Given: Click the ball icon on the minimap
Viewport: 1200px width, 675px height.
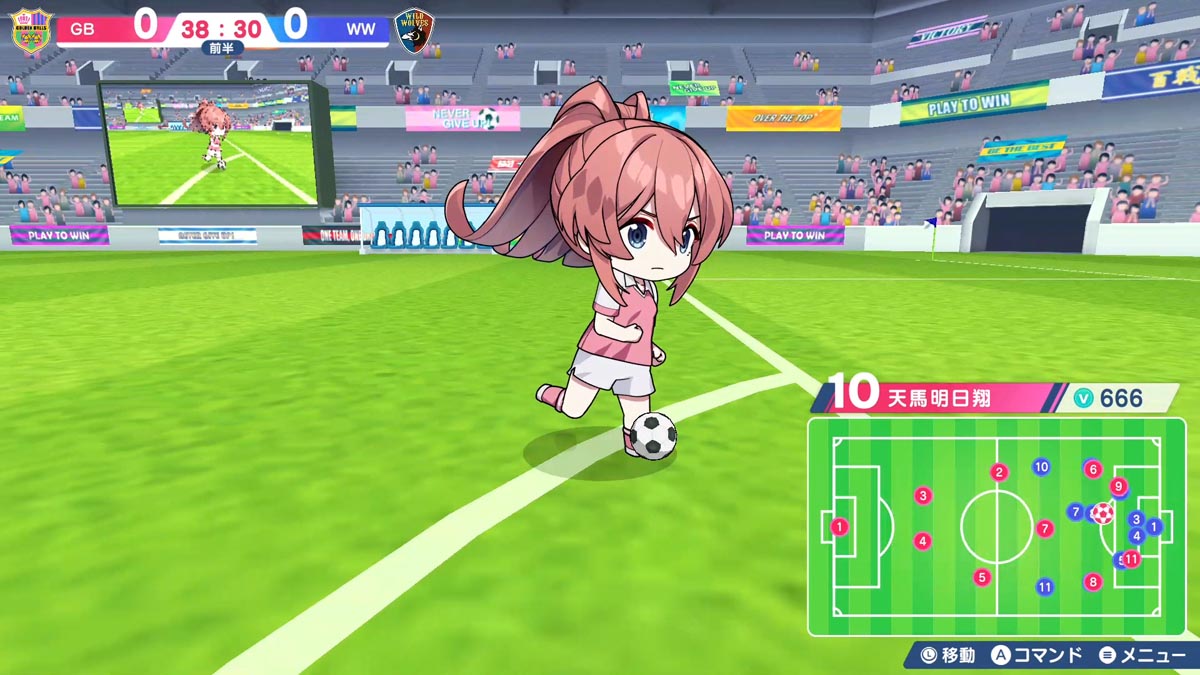Looking at the screenshot, I should [1102, 514].
